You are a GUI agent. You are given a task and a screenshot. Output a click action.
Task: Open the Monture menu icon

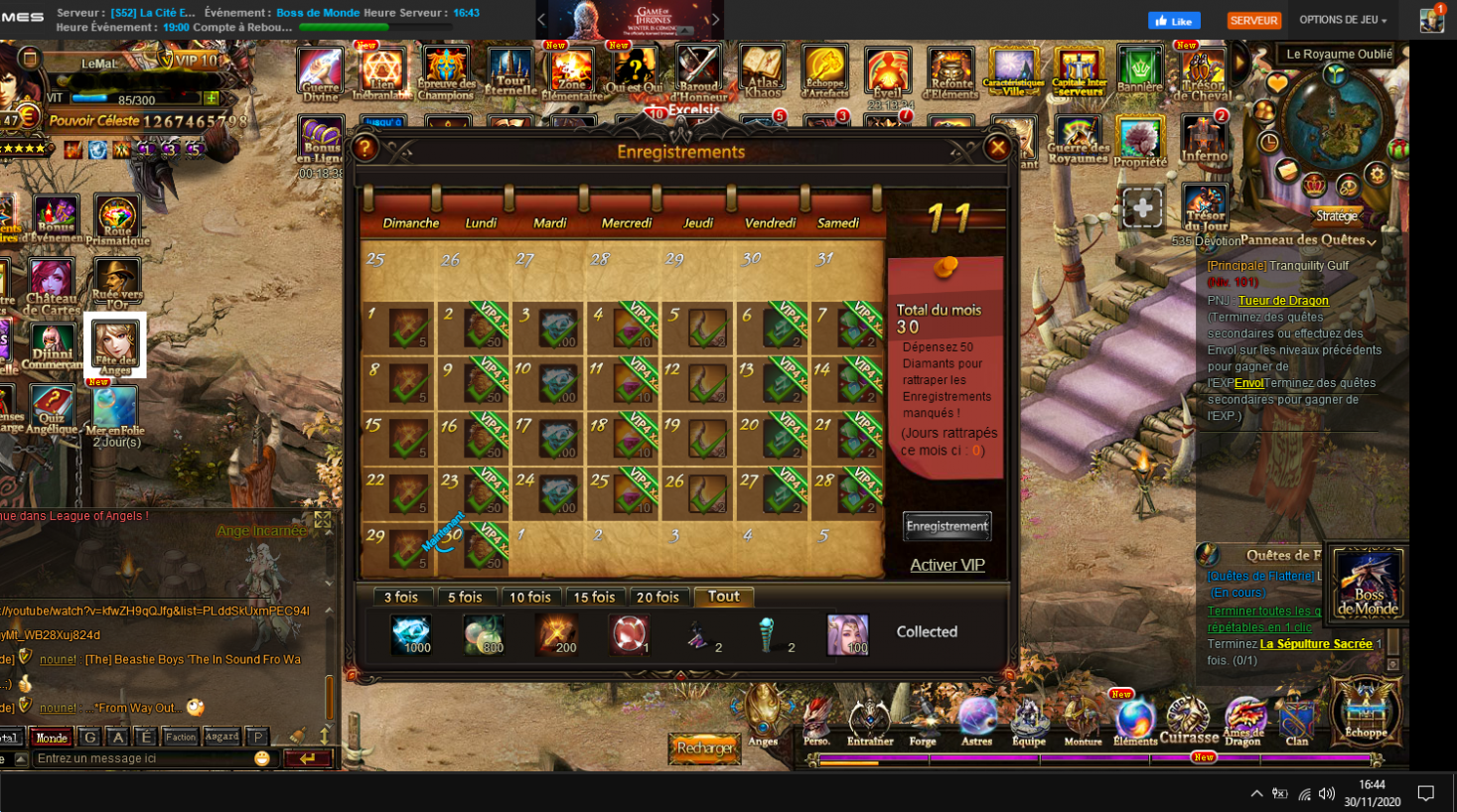point(1082,720)
